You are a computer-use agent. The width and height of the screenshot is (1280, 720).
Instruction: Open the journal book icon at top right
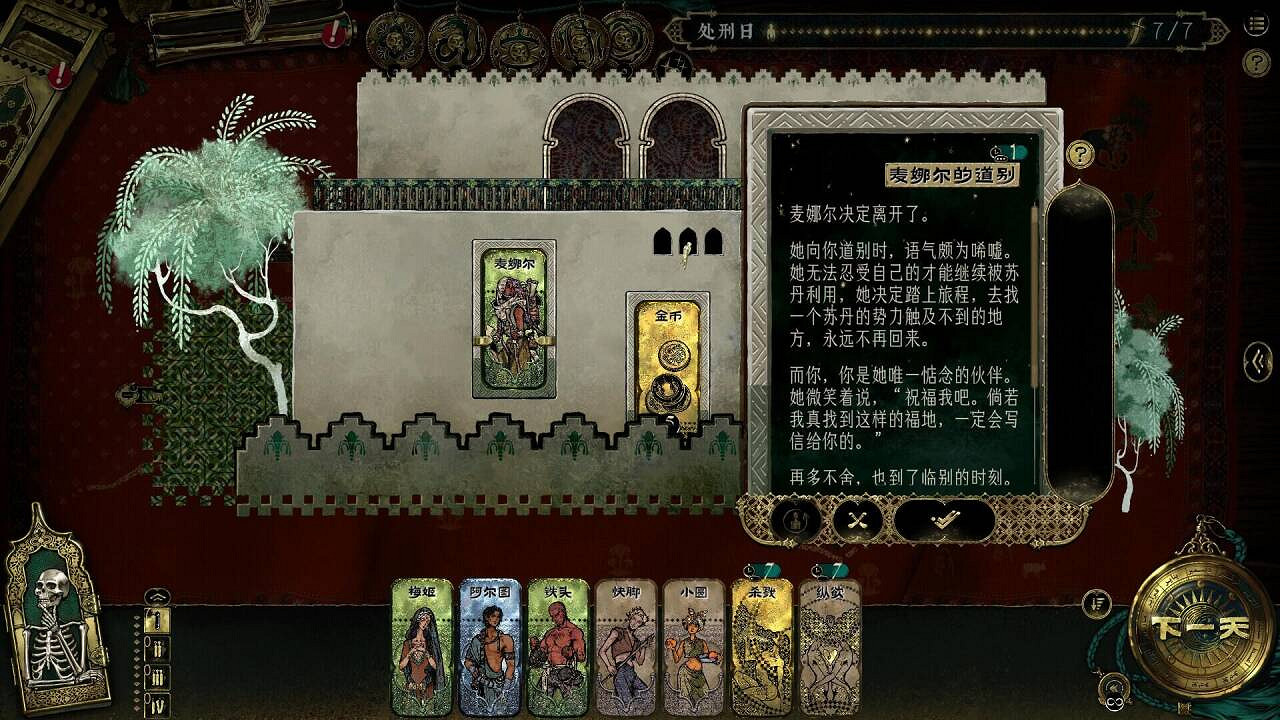click(1254, 23)
